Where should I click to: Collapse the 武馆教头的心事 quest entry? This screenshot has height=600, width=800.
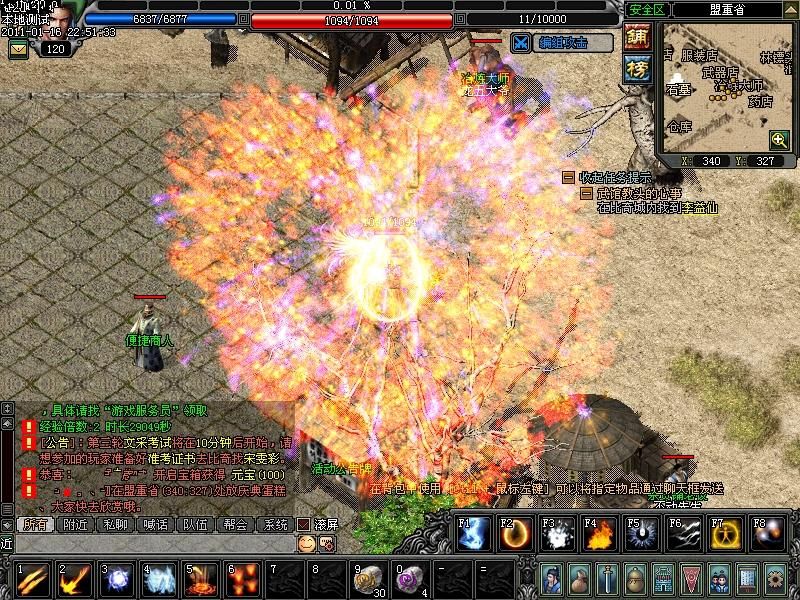[586, 193]
